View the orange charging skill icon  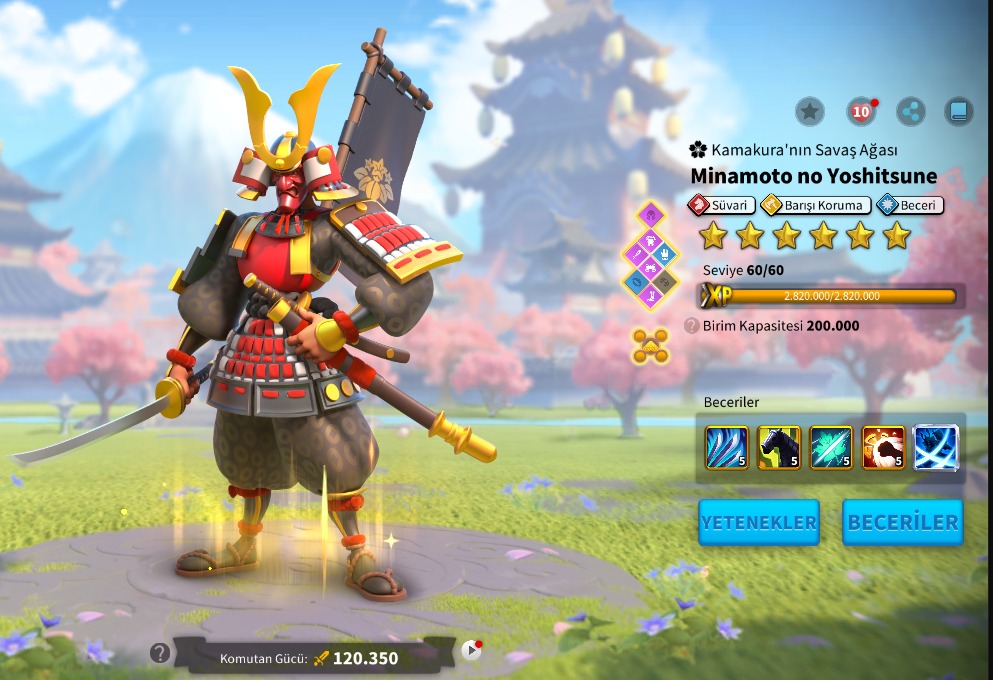(x=883, y=448)
